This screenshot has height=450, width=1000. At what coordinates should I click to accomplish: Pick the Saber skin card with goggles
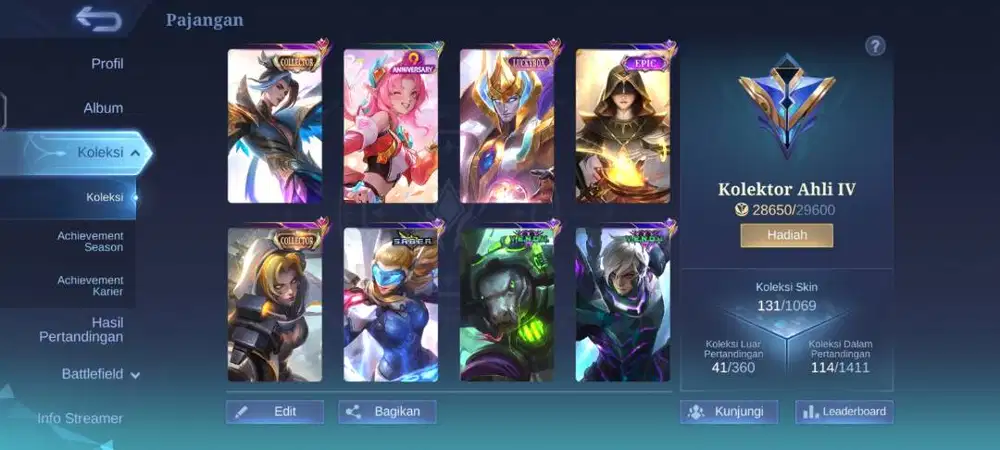click(x=391, y=305)
